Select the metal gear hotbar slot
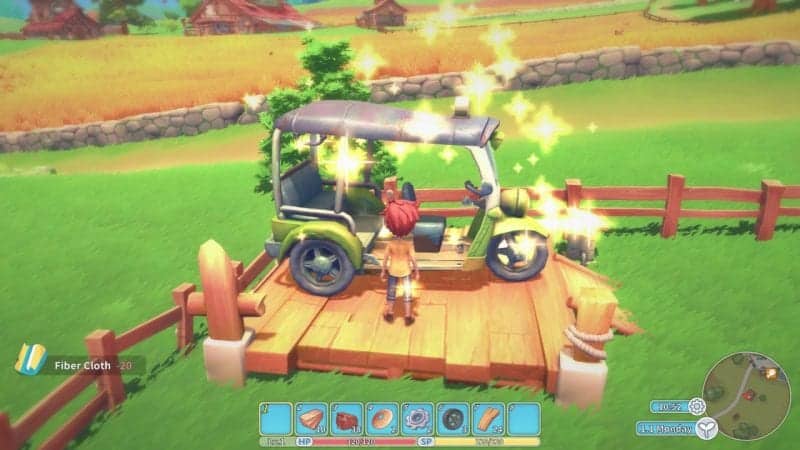 (417, 418)
